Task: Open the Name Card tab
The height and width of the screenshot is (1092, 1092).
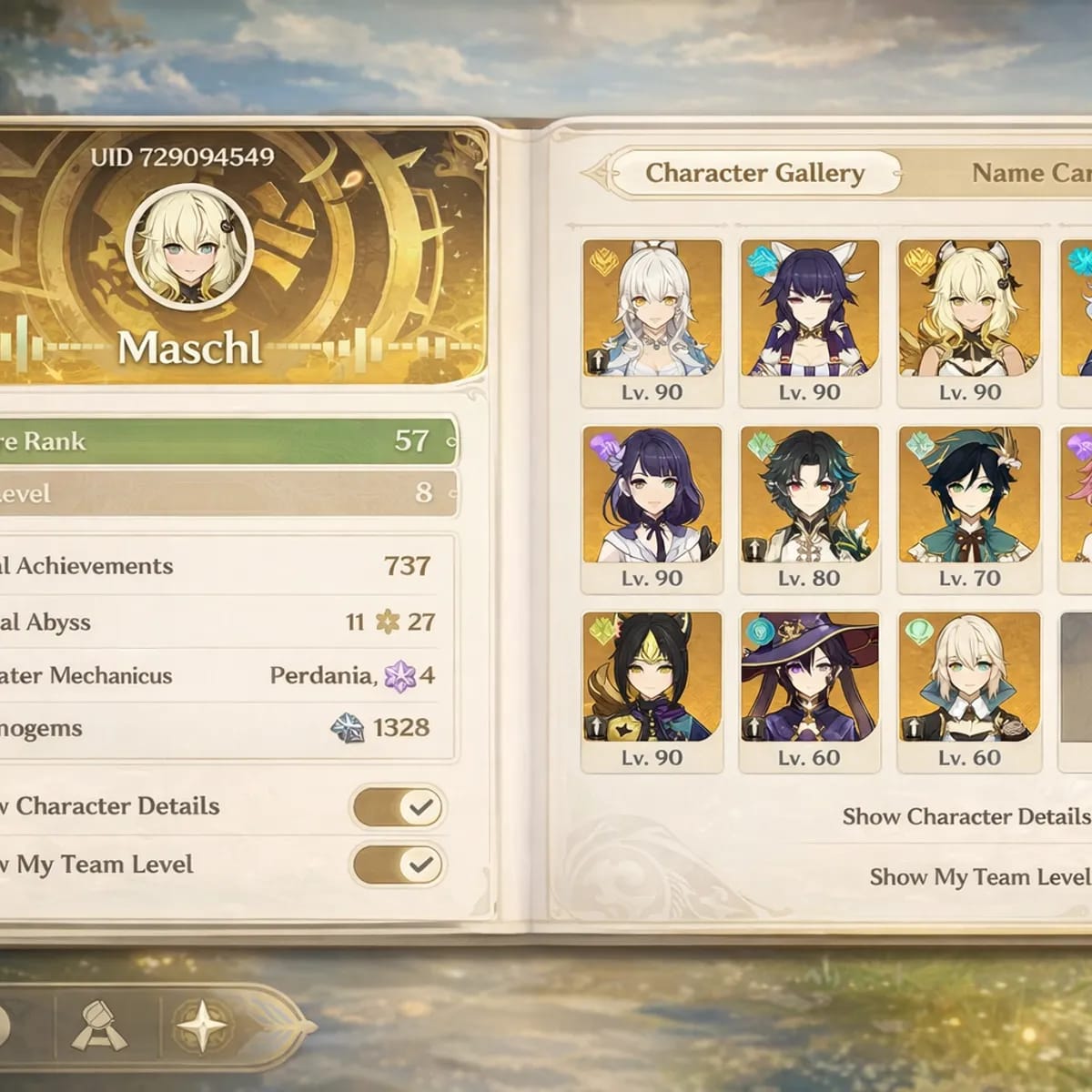Action: pyautogui.click(x=1030, y=173)
